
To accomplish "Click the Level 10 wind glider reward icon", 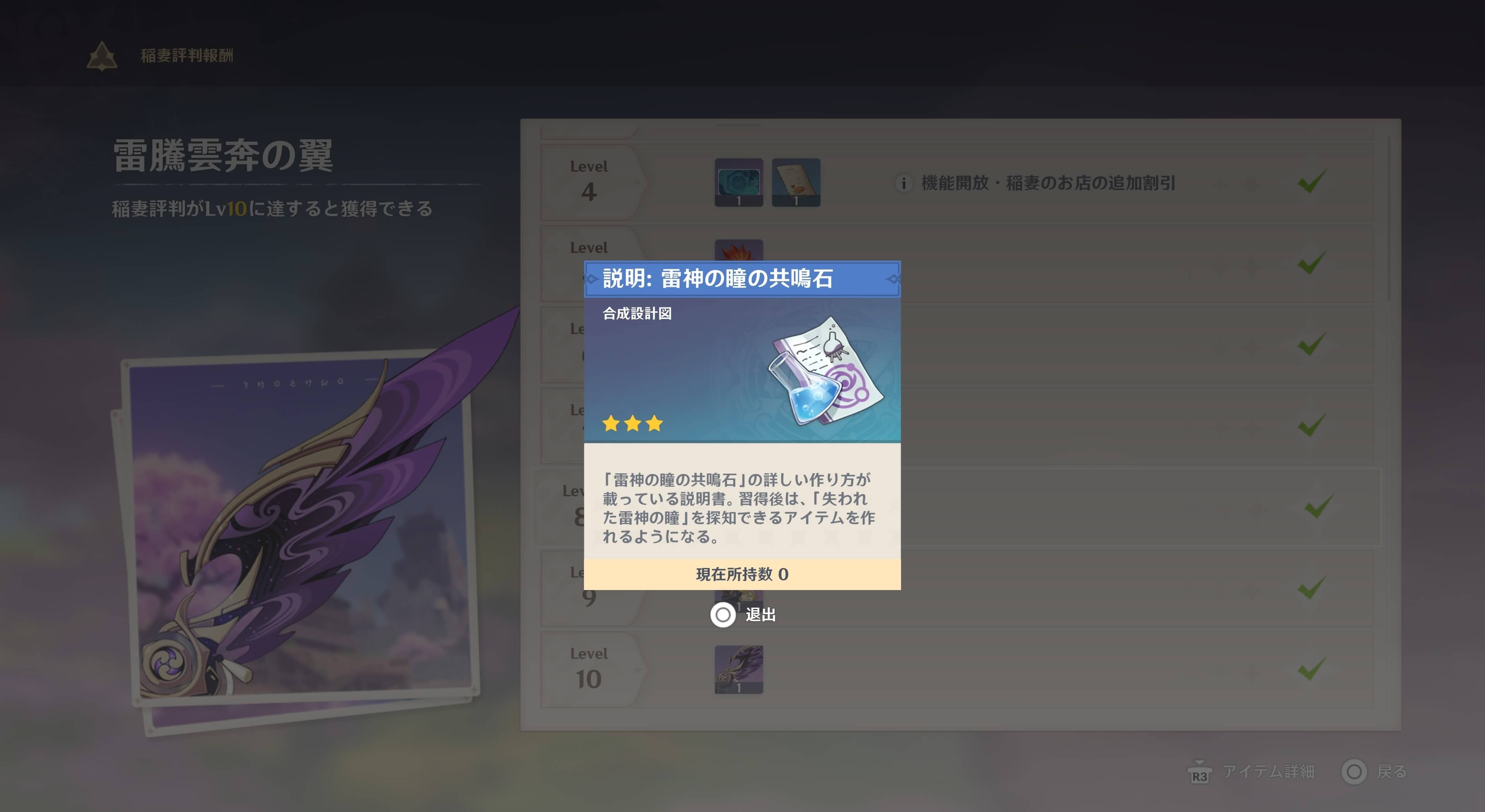I will pyautogui.click(x=739, y=669).
